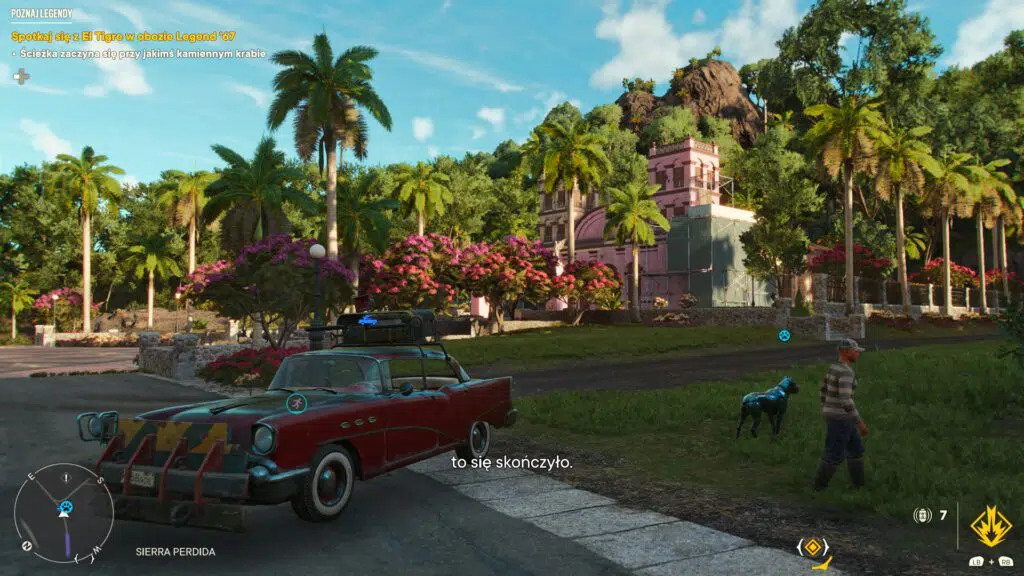
Task: Activate the yellow Supremo explosion ability icon
Action: [990, 526]
